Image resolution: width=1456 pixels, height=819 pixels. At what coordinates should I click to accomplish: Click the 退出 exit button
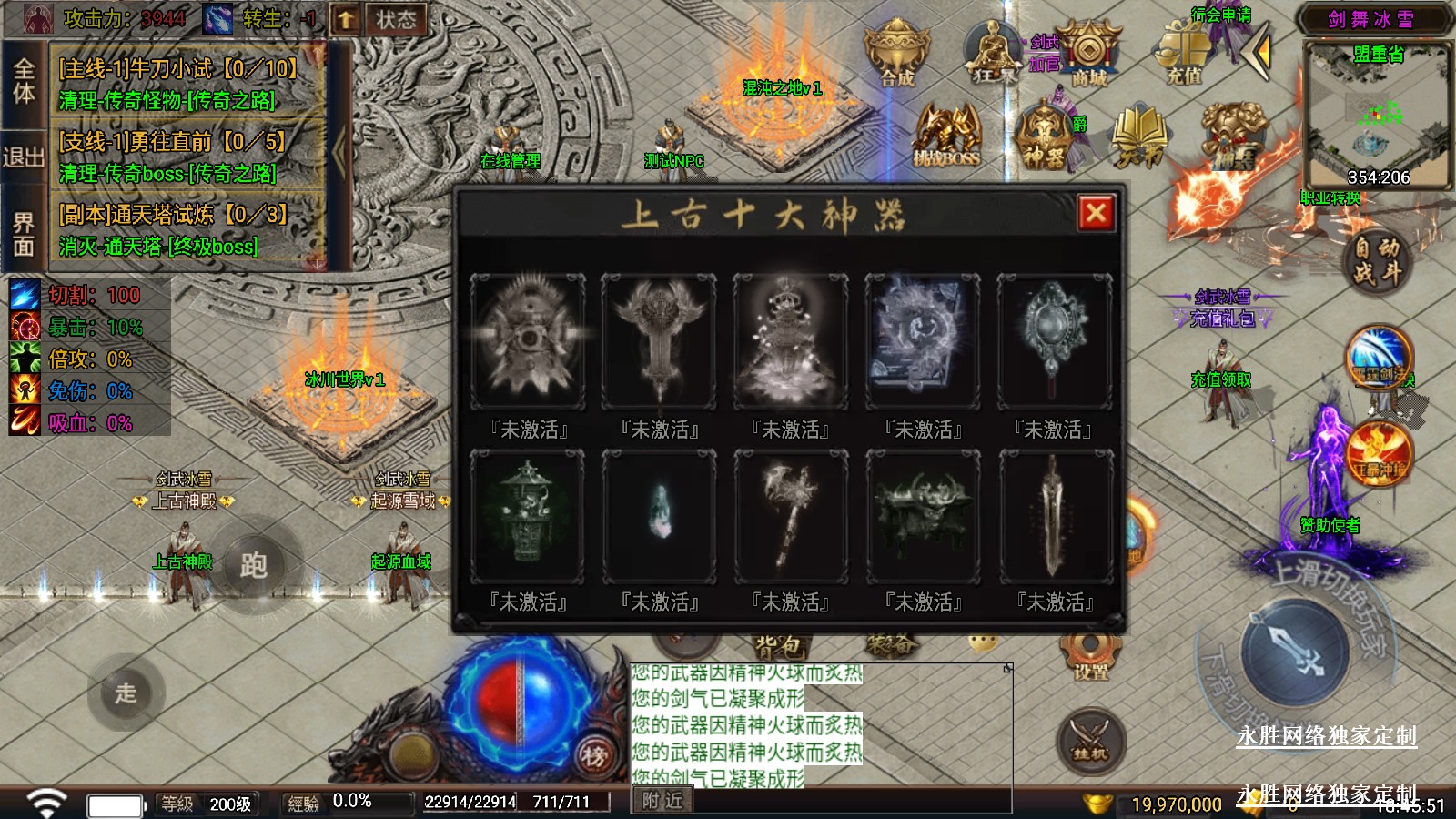coord(24,157)
